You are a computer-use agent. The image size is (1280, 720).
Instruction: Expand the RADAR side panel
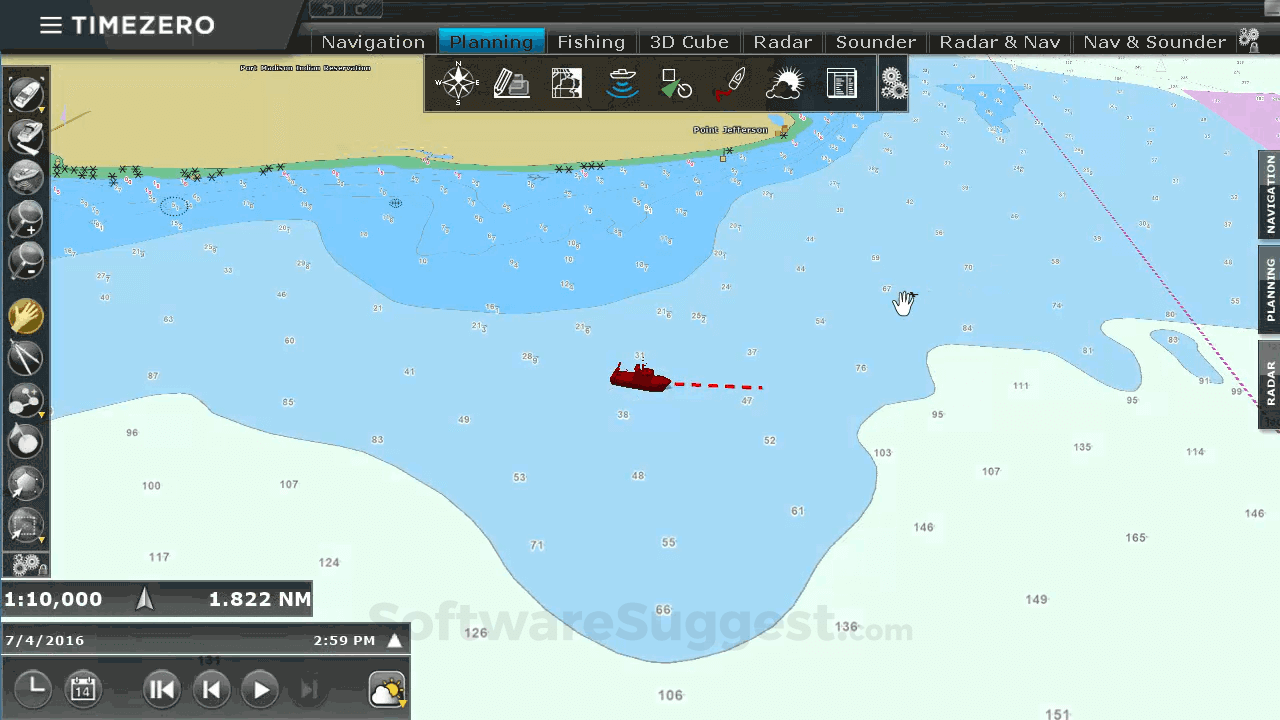coord(1270,383)
